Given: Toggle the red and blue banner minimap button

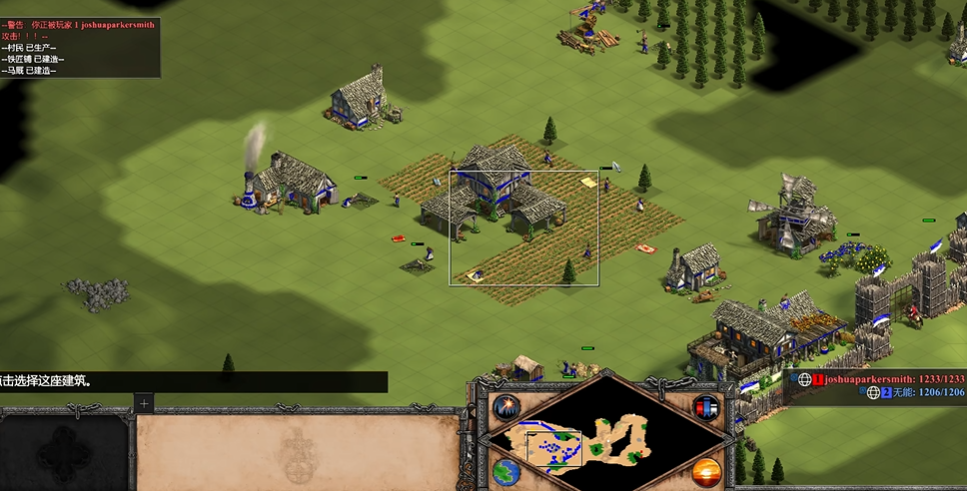Looking at the screenshot, I should pyautogui.click(x=706, y=408).
